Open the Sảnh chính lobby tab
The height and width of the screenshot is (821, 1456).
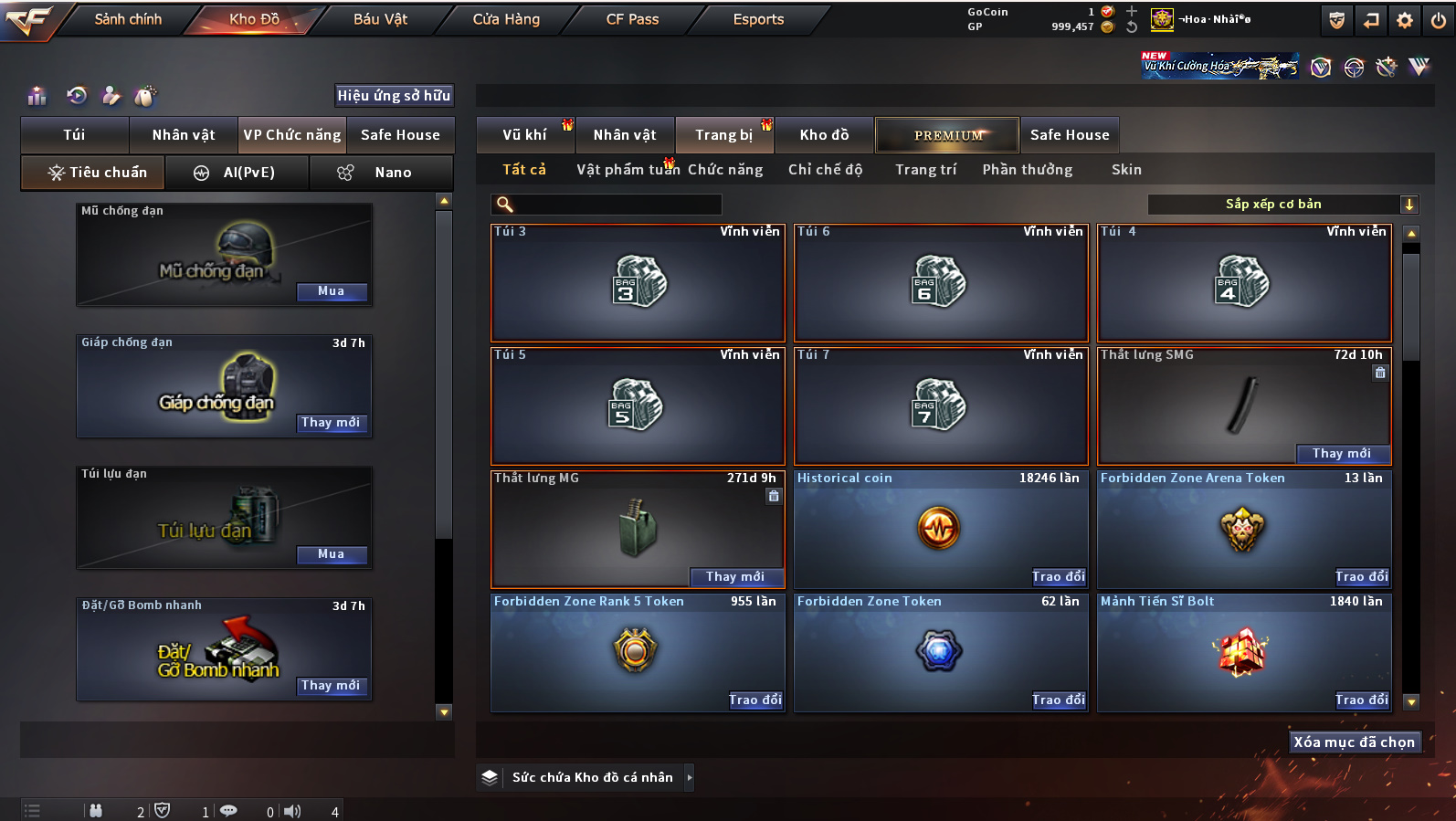(128, 19)
